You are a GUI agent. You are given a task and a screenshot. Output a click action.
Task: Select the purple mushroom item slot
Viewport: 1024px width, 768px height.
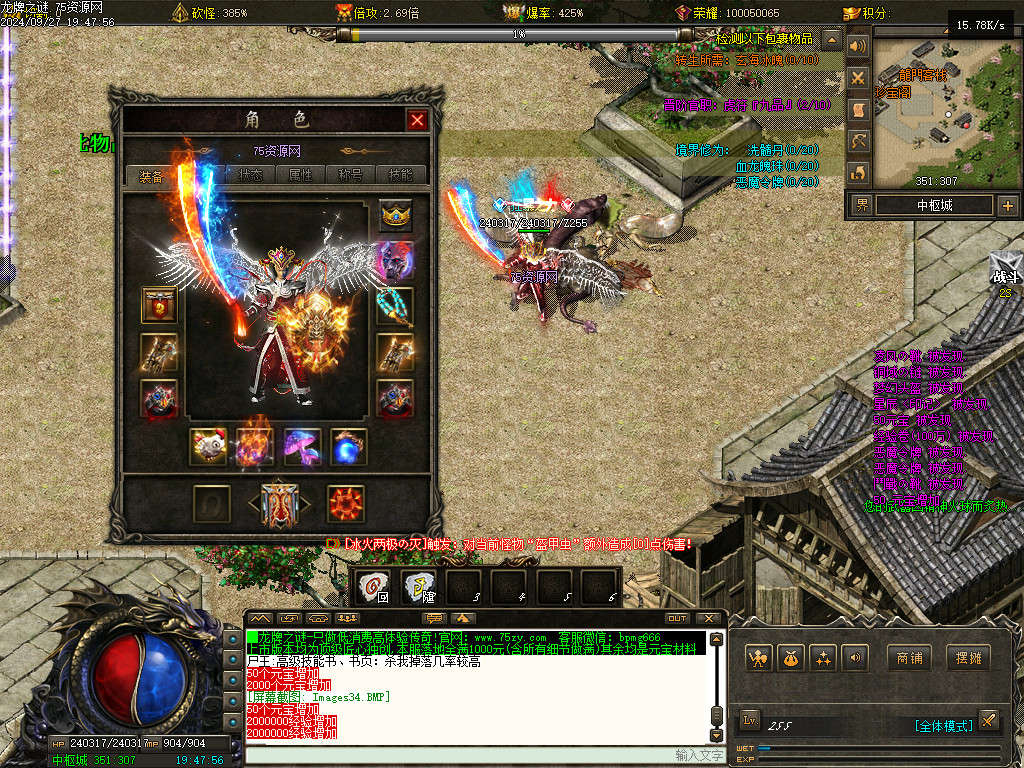point(302,447)
